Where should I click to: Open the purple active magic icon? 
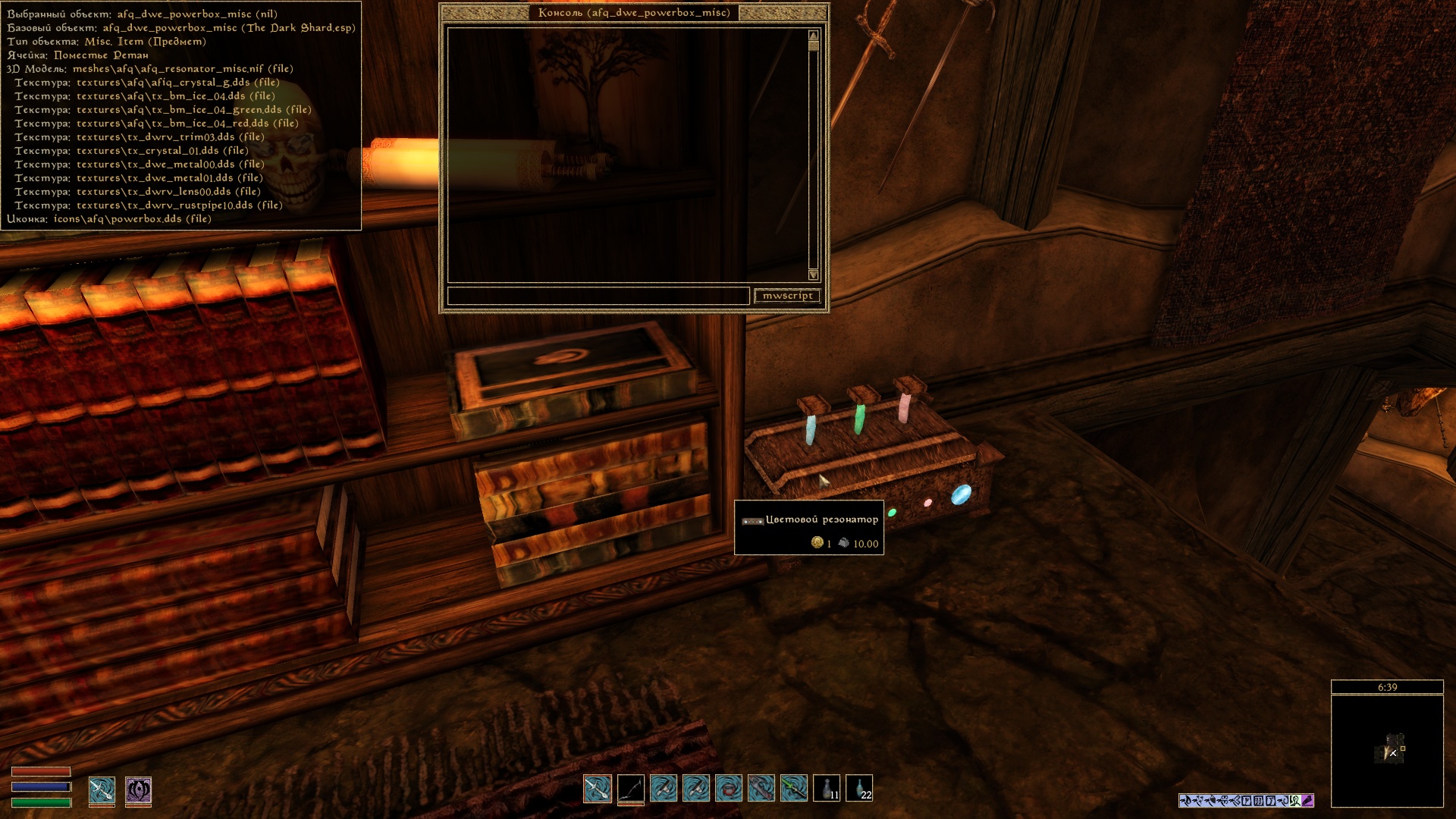point(138,790)
